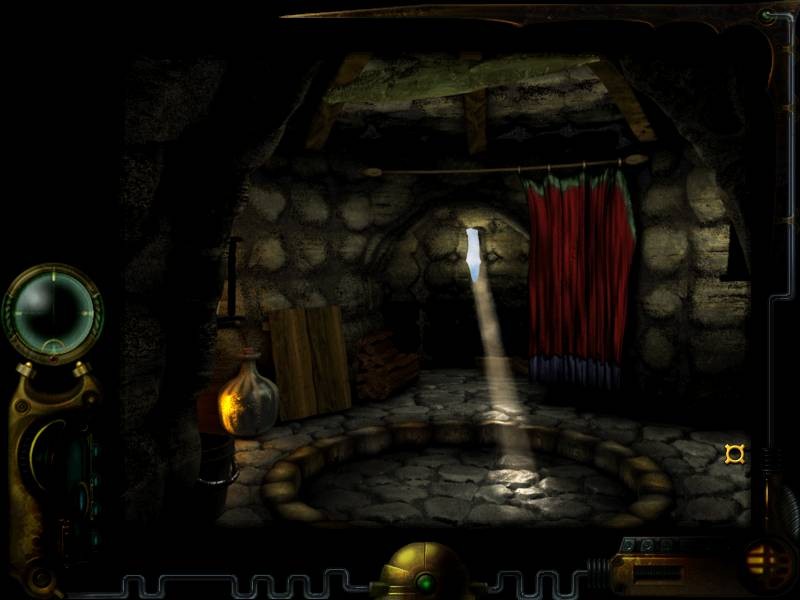Click the green glass compass orb
Image resolution: width=800 pixels, height=600 pixels.
pyautogui.click(x=52, y=311)
